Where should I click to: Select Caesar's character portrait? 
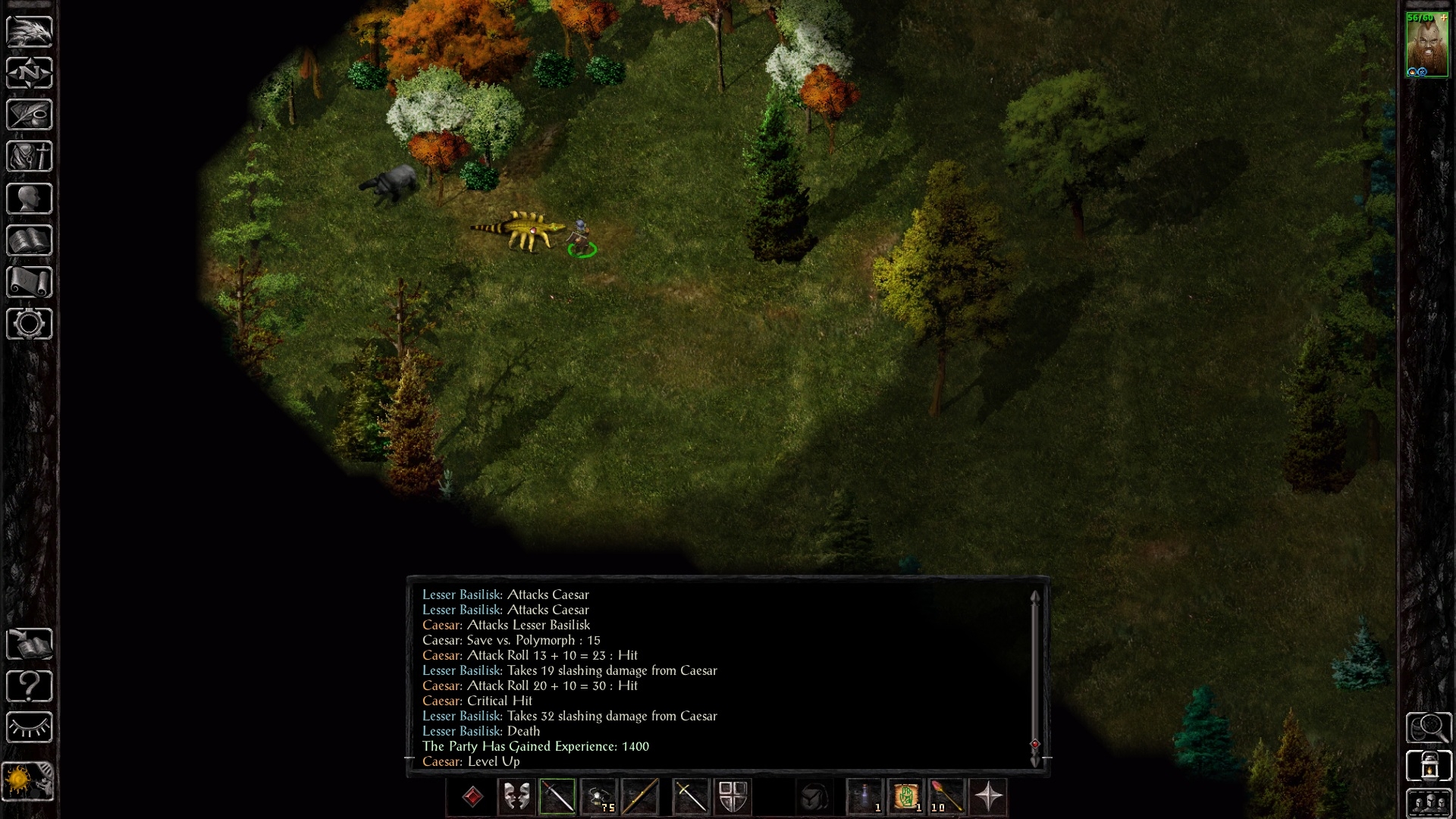(1426, 44)
